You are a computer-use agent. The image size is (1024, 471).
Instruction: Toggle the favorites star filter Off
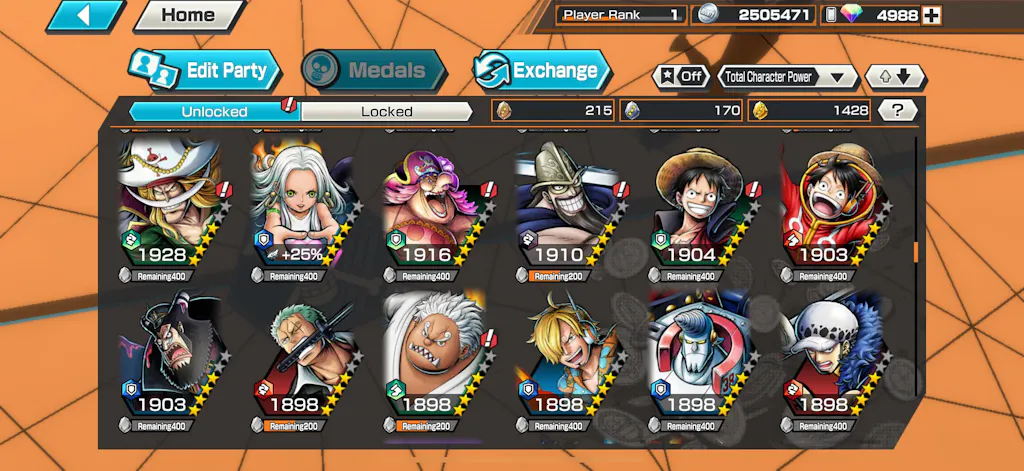pos(680,77)
